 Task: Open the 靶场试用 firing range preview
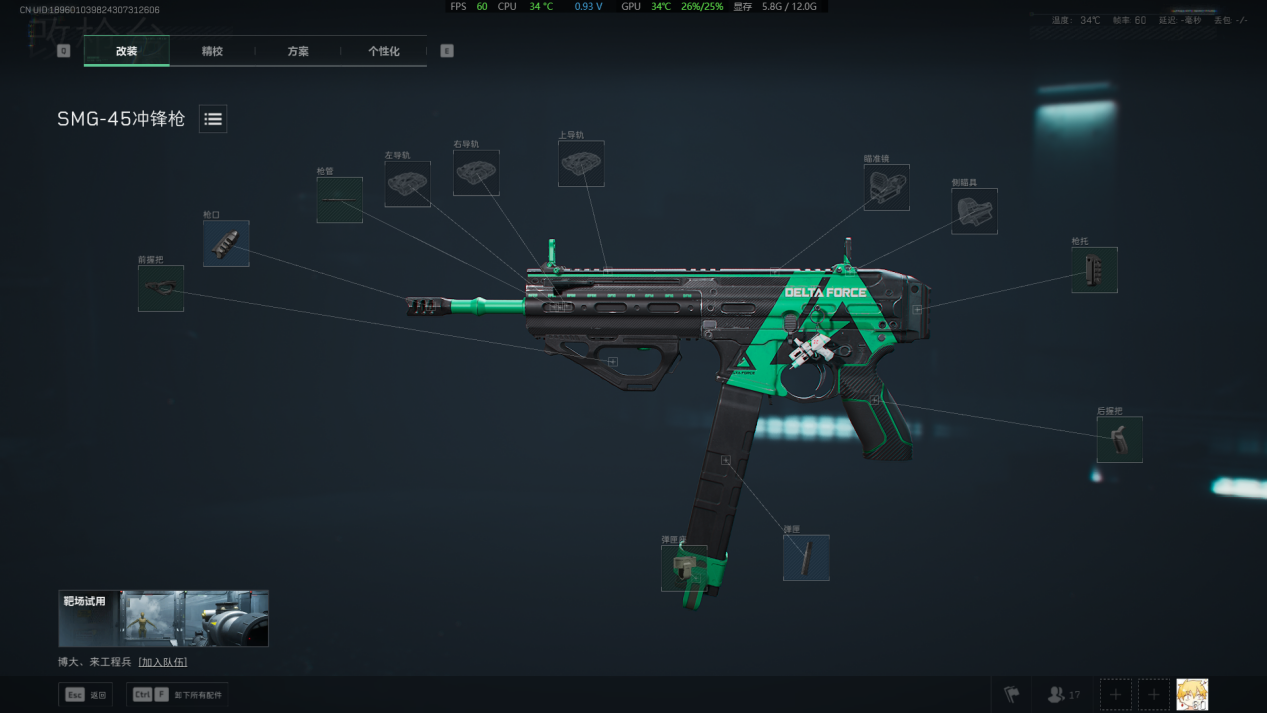(x=164, y=618)
